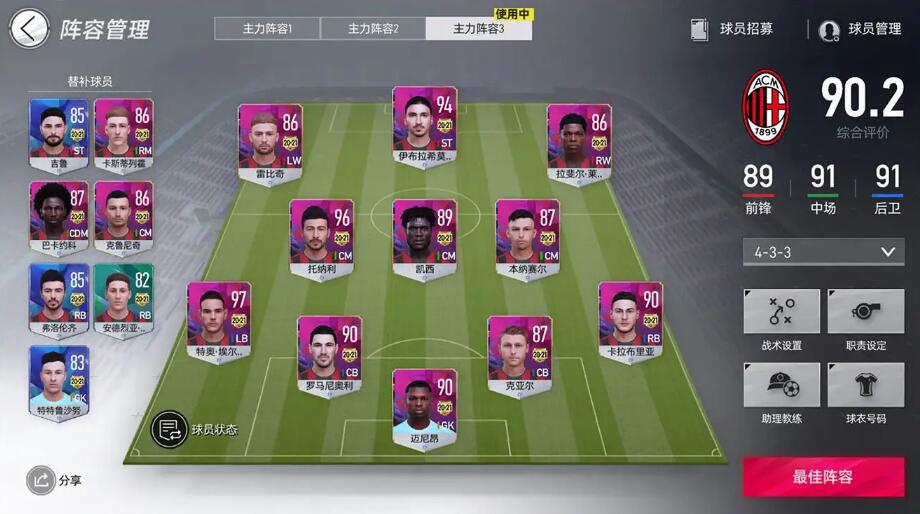Apply 最佳阵容 best lineup
This screenshot has width=920, height=514.
pyautogui.click(x=823, y=477)
